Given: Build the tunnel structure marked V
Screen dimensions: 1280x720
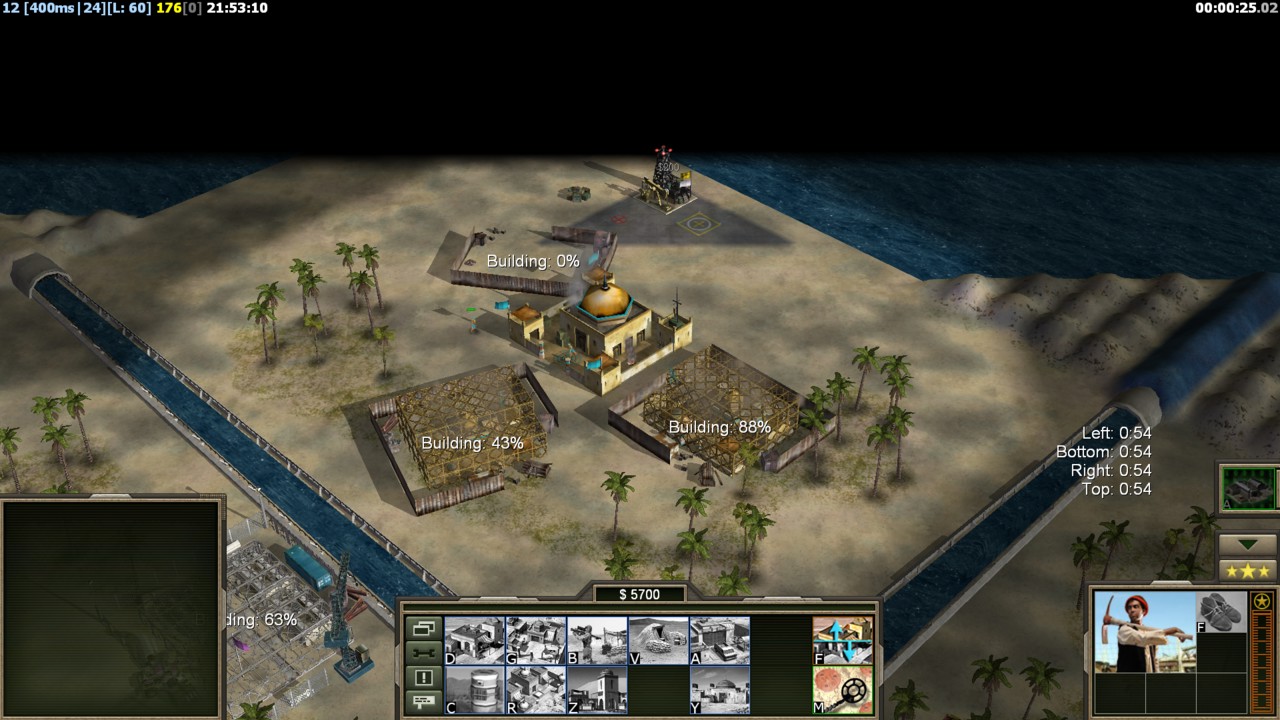Looking at the screenshot, I should point(658,640).
